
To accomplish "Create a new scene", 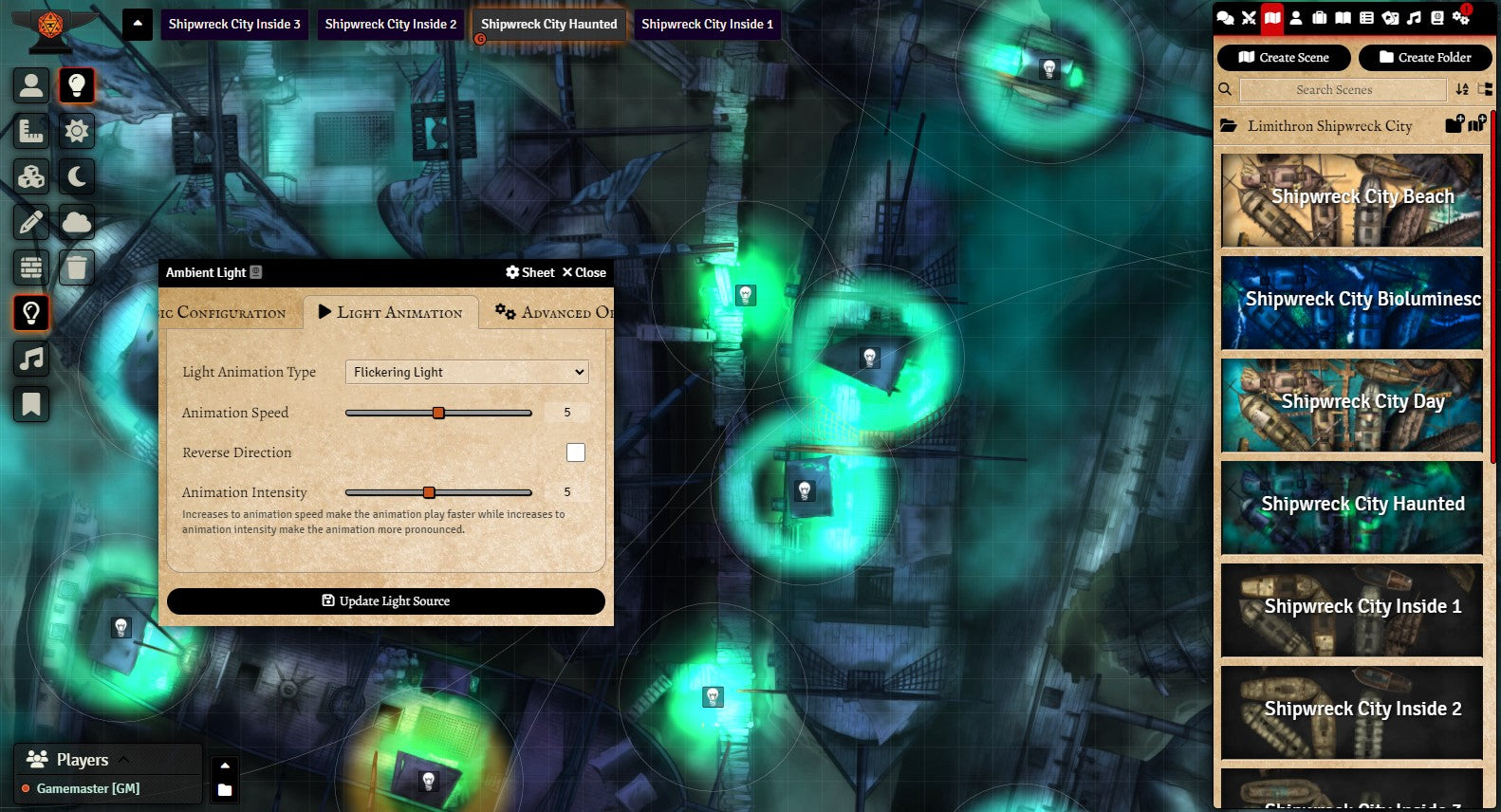I will point(1284,58).
